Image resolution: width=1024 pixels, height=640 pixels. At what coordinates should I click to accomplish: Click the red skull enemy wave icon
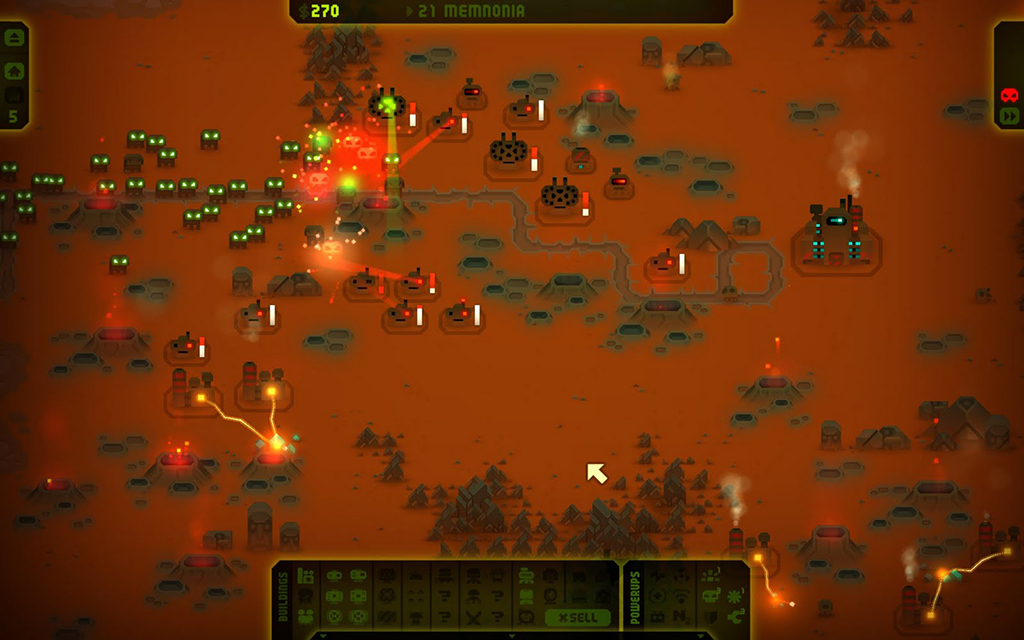1009,96
